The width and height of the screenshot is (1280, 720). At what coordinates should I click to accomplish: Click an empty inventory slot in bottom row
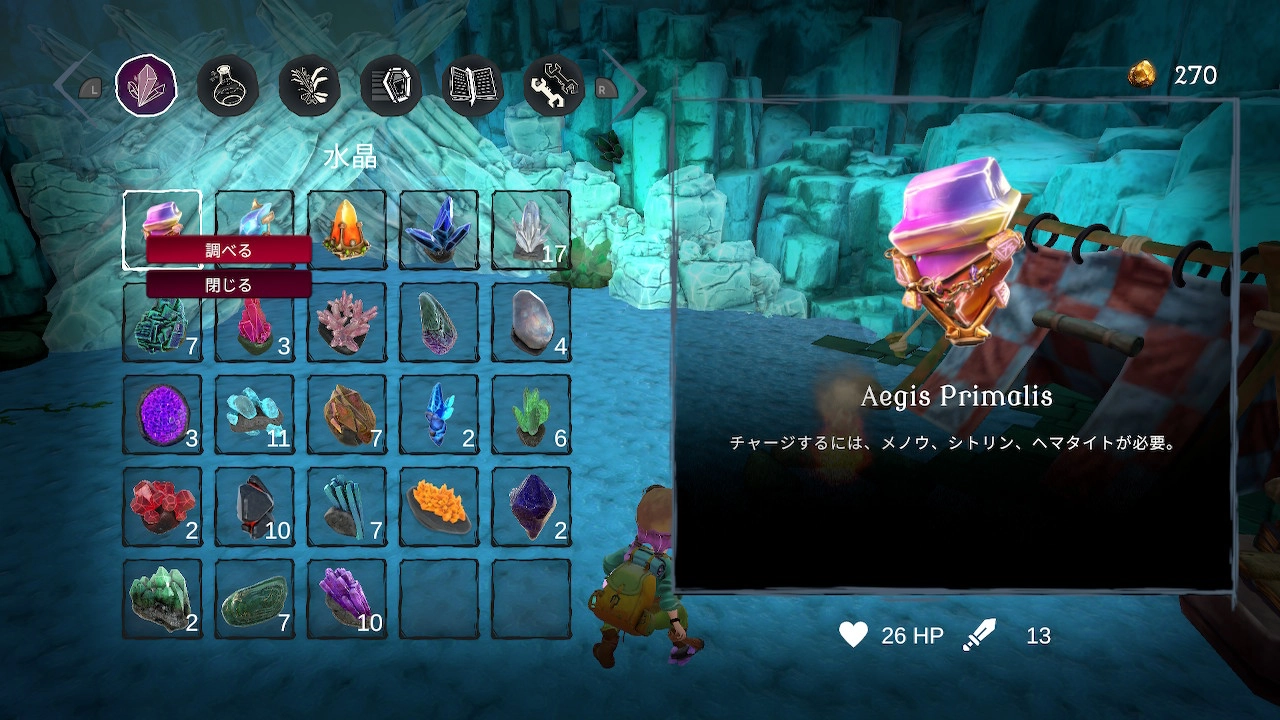point(439,596)
